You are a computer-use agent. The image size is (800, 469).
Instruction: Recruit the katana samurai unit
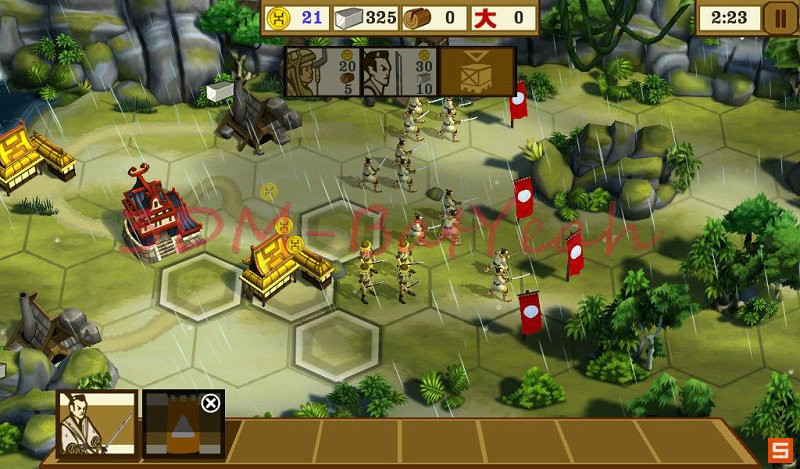pos(399,72)
